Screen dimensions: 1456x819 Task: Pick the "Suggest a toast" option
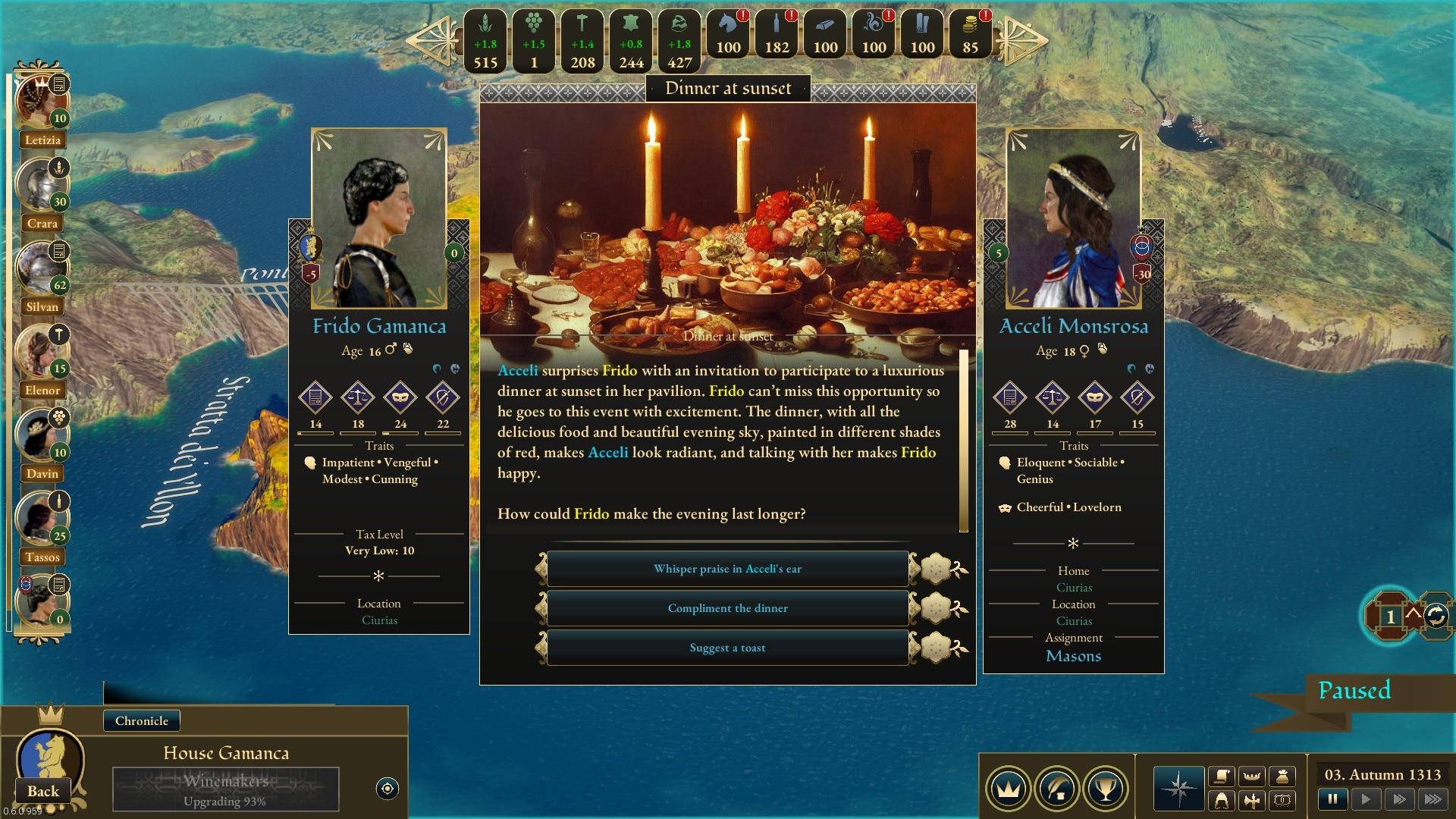727,648
